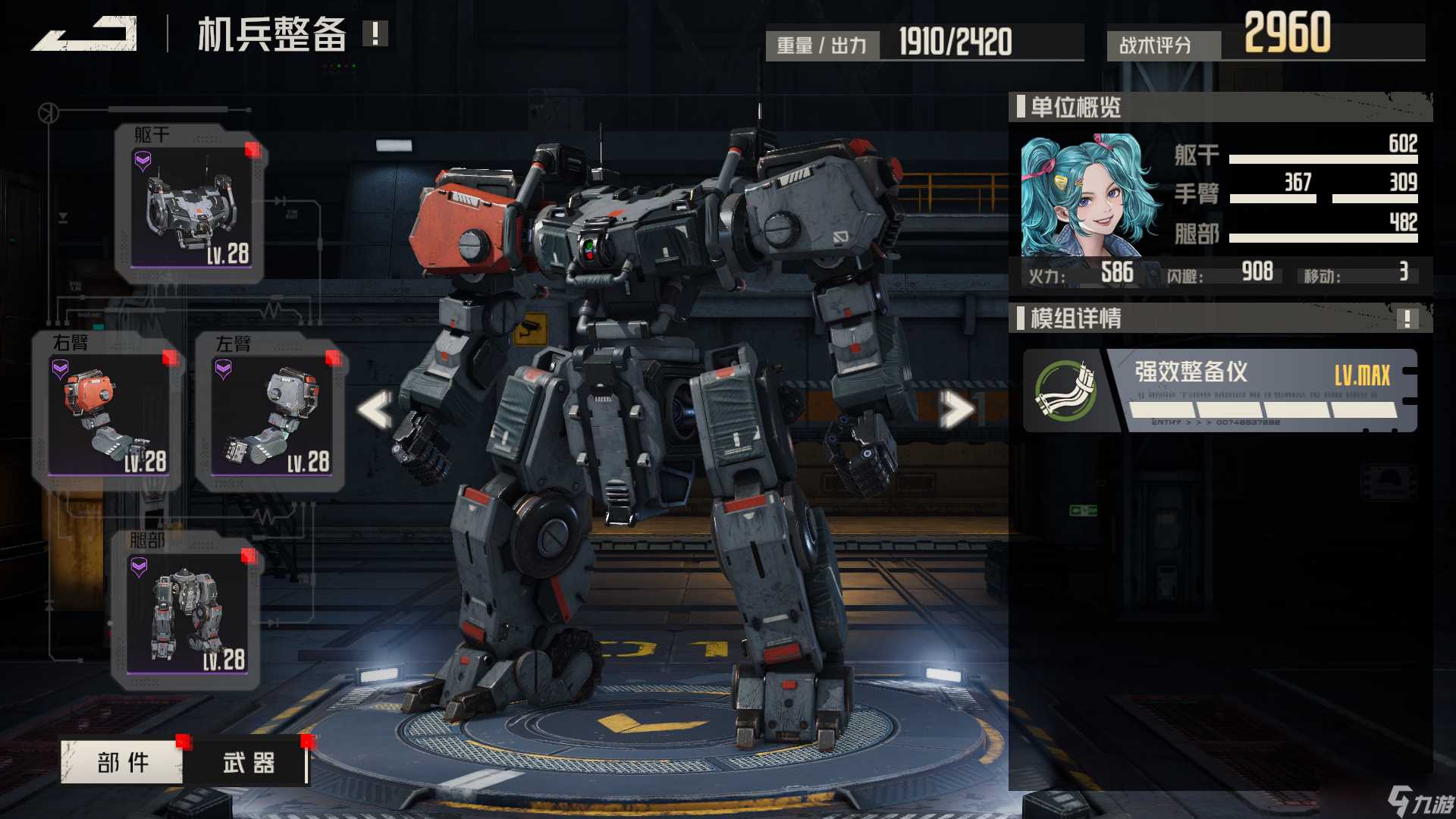
Task: Click the teal-haired pilot portrait
Action: click(x=1087, y=196)
